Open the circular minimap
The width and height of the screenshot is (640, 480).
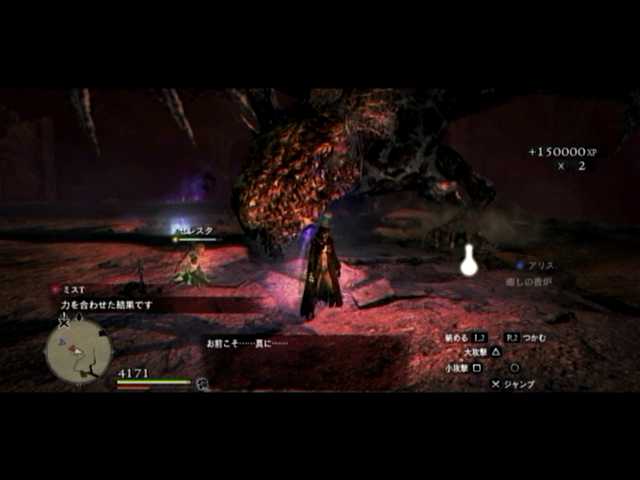tap(78, 350)
